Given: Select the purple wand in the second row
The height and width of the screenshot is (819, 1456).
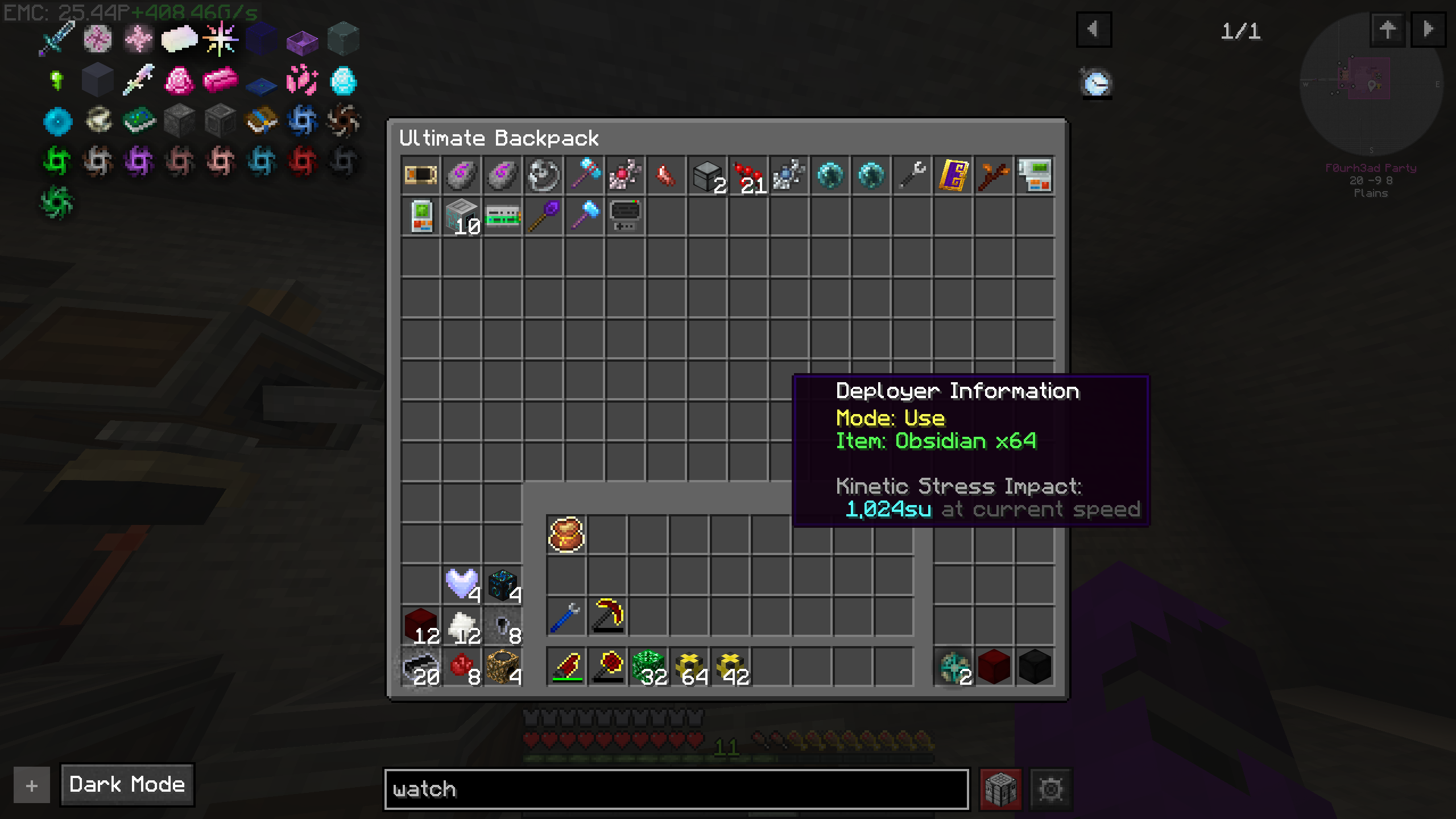Looking at the screenshot, I should tap(544, 217).
